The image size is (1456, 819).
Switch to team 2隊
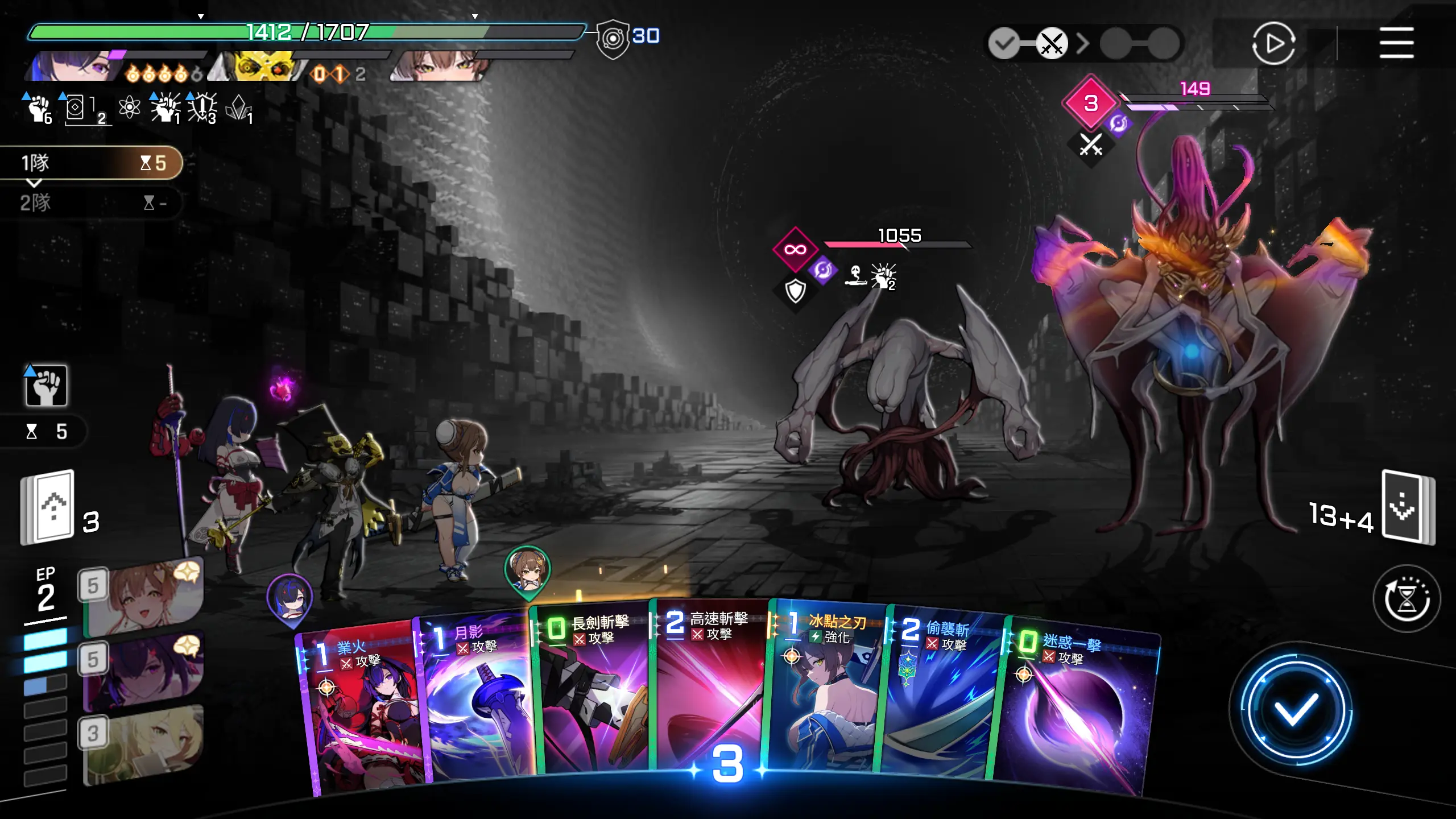pos(91,203)
